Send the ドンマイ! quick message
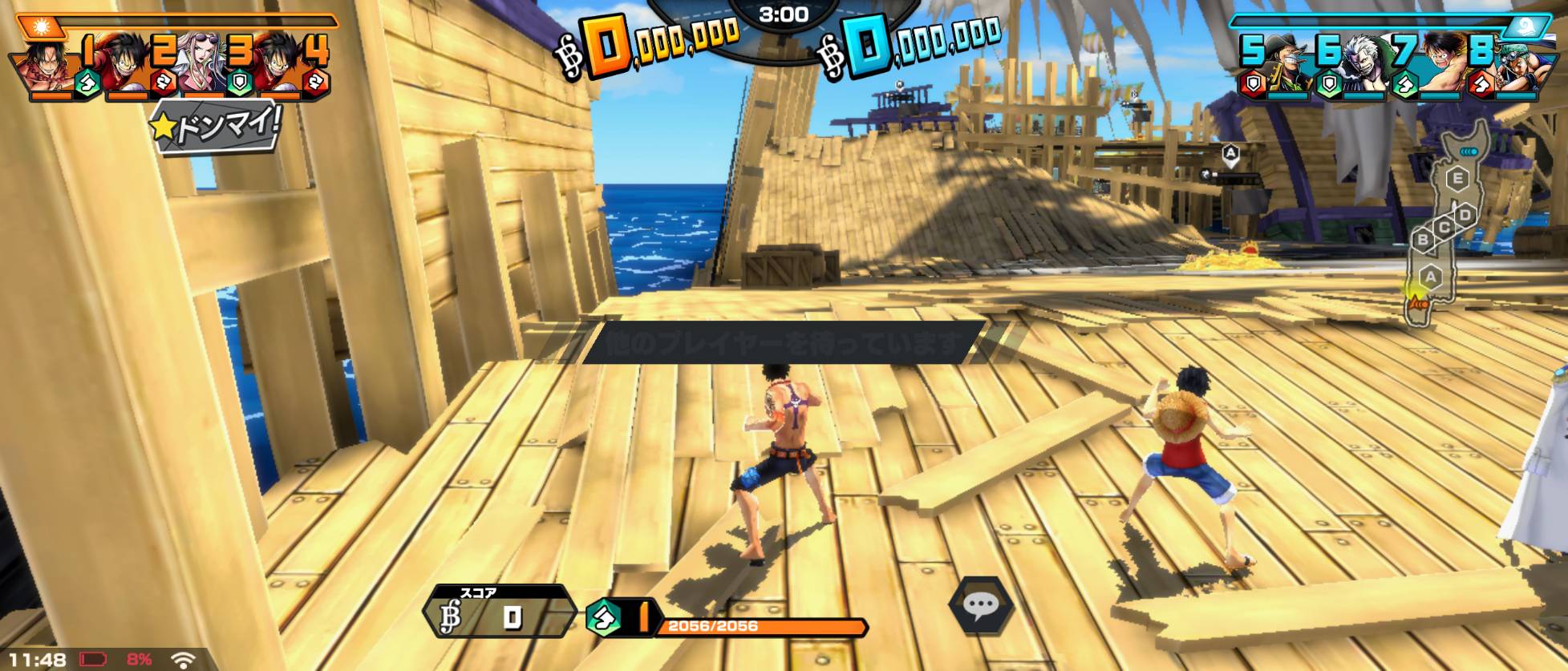This screenshot has width=1568, height=671. (217, 127)
